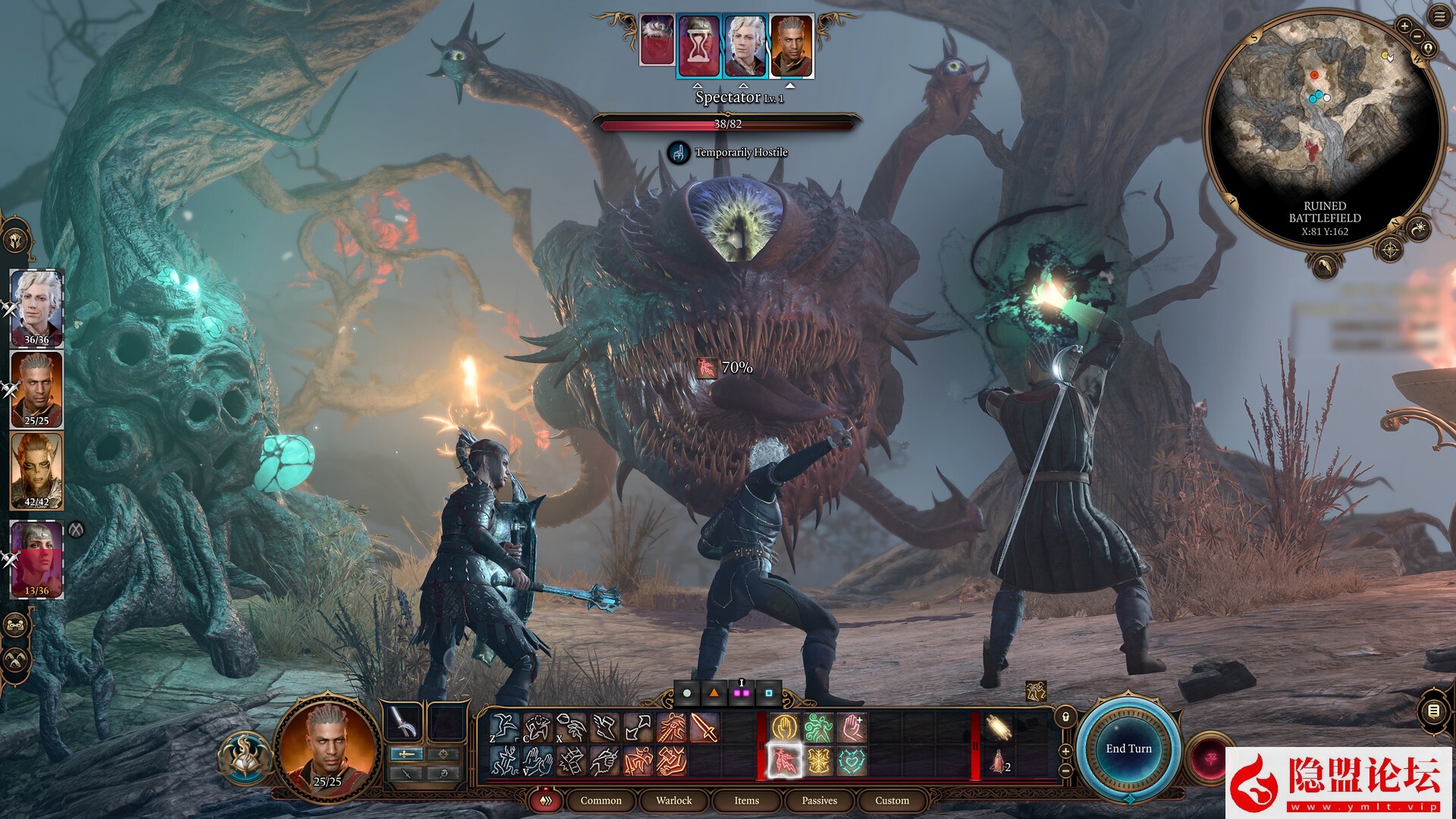Select the Passives hotbar tab
Viewport: 1456px width, 819px height.
click(819, 801)
